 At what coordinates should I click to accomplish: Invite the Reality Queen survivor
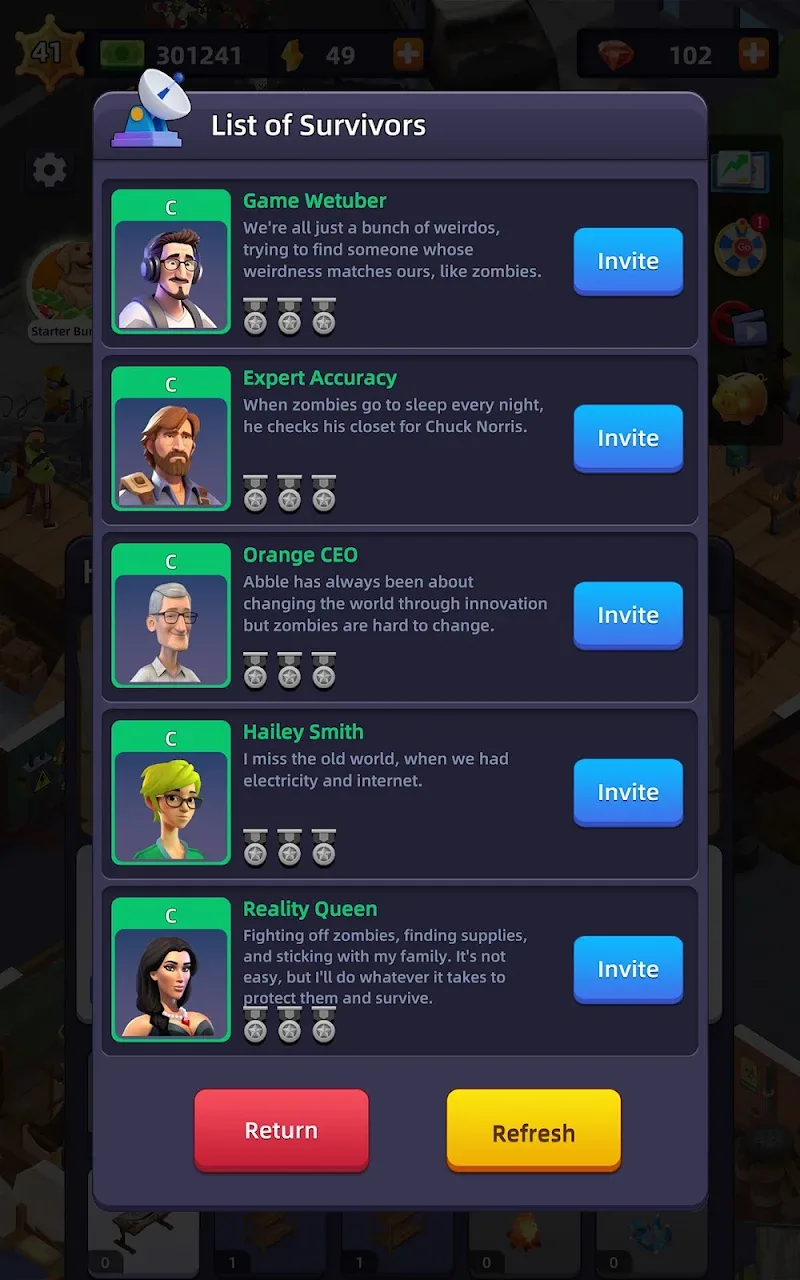[628, 969]
